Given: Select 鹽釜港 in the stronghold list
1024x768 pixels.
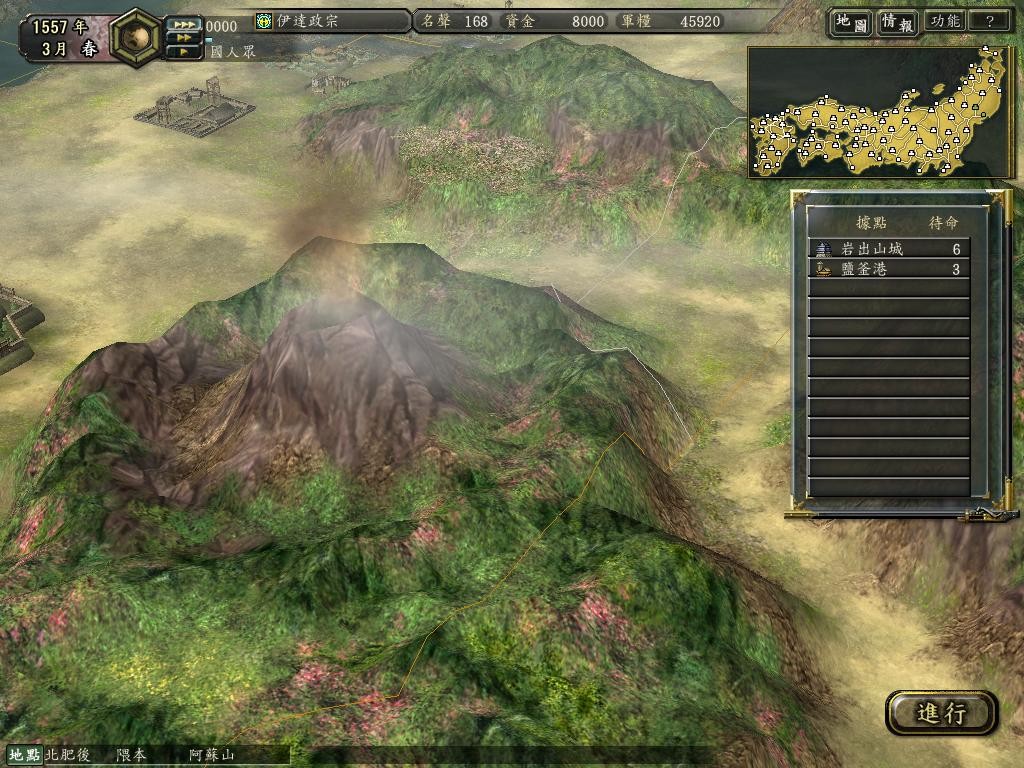Looking at the screenshot, I should click(888, 269).
